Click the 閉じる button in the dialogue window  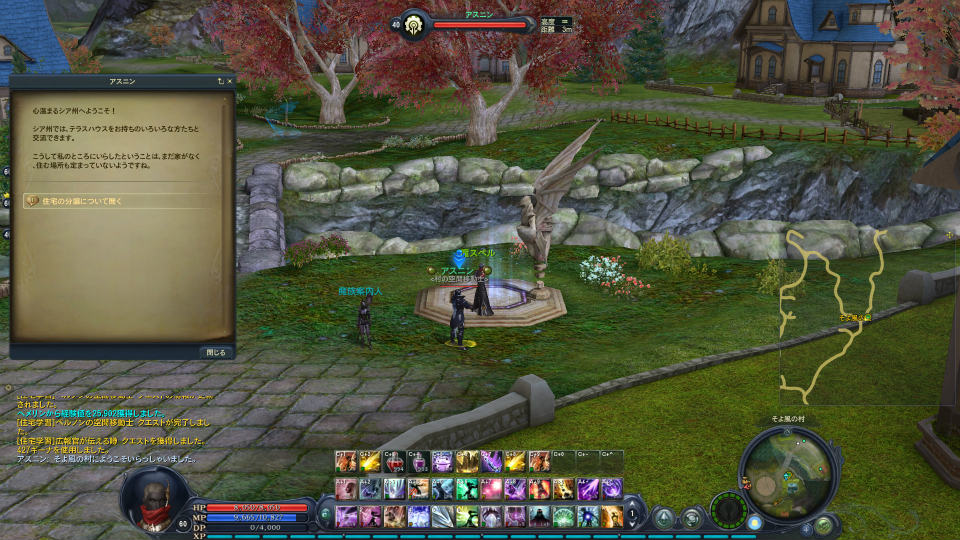pos(217,352)
